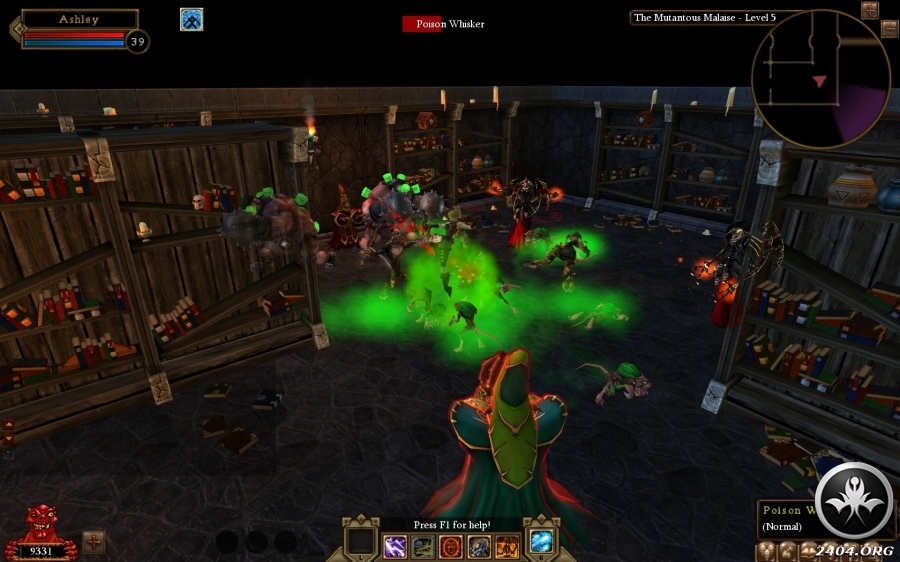The width and height of the screenshot is (900, 562).
Task: Select the right-hand blue ice skill slot
Action: (541, 541)
